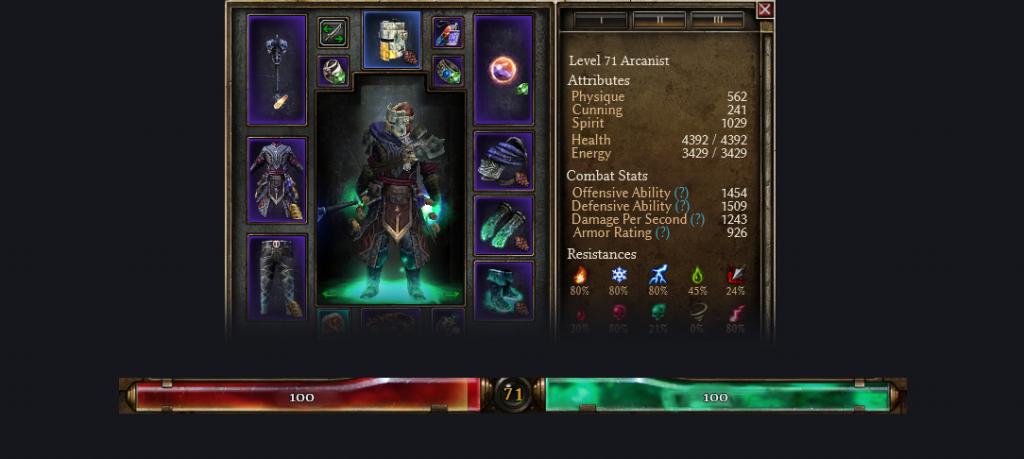Image resolution: width=1024 pixels, height=459 pixels.
Task: Switch to character sheet tab II
Action: [x=659, y=20]
